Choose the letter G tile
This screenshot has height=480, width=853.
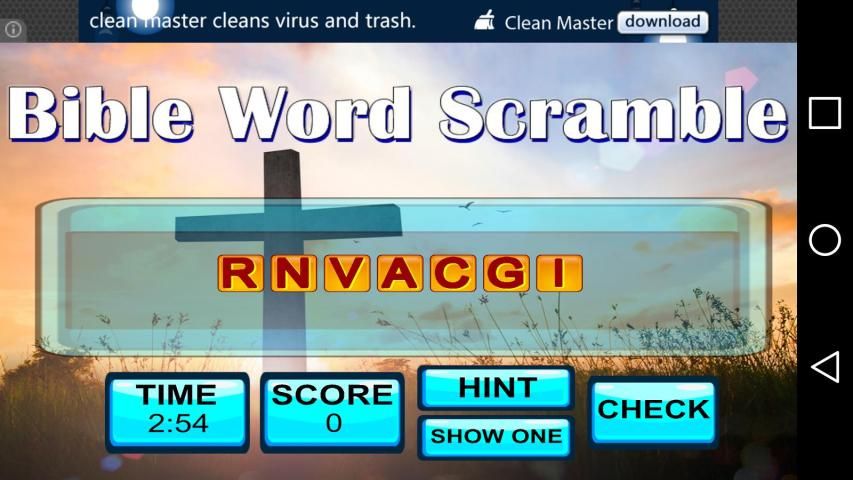point(505,273)
